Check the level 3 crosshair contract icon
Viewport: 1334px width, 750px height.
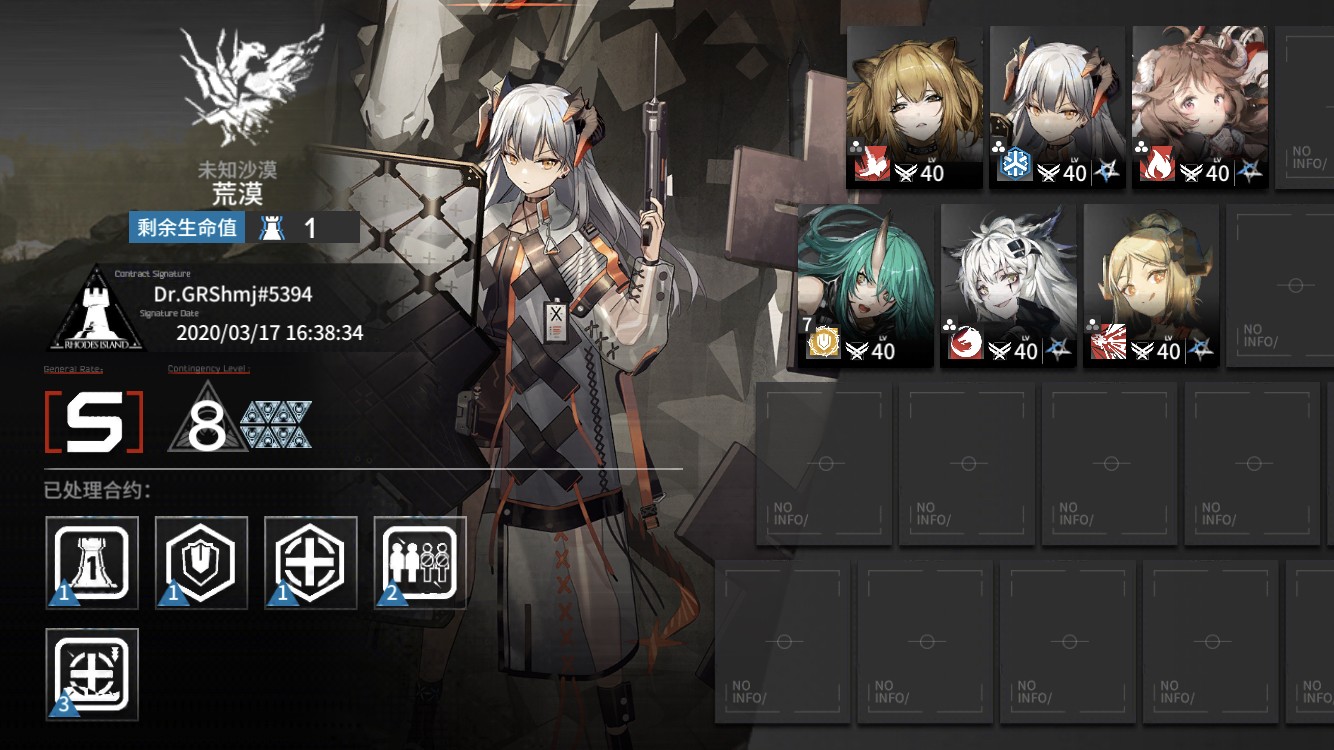pos(92,673)
